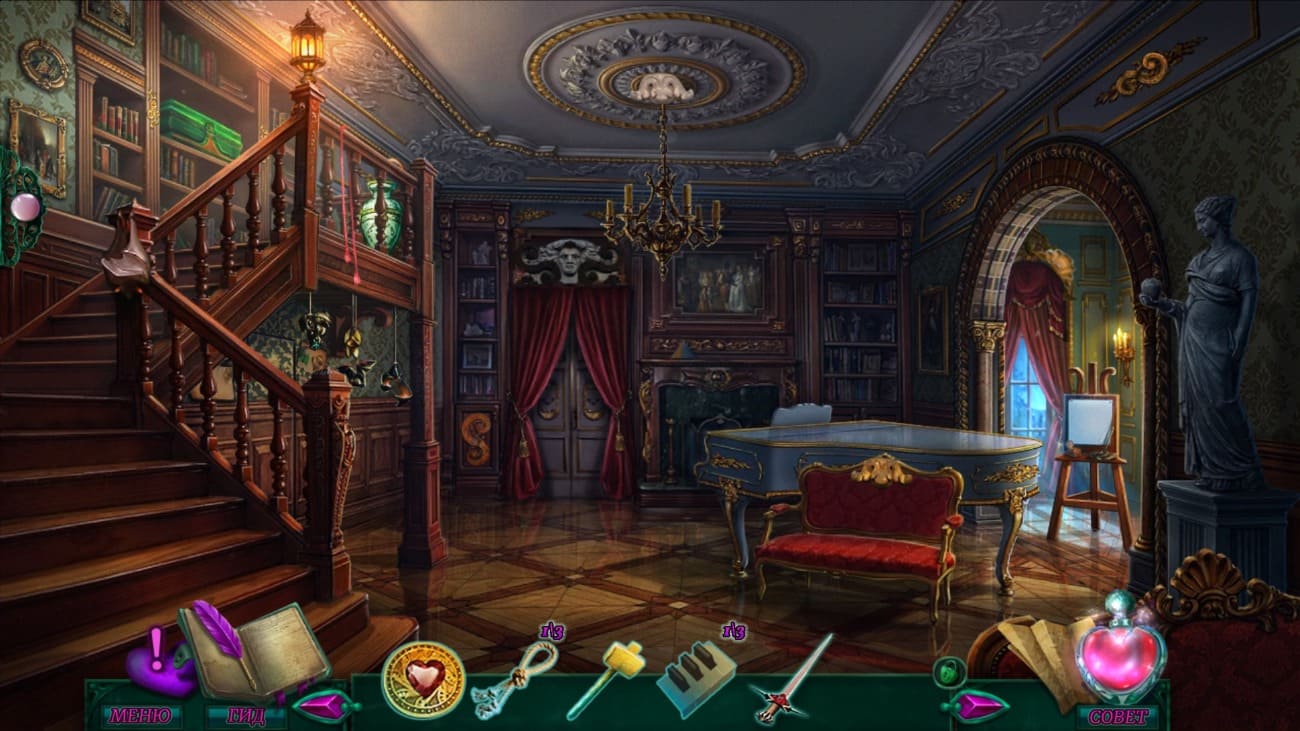Open the ГИД strategy guide

click(x=246, y=716)
